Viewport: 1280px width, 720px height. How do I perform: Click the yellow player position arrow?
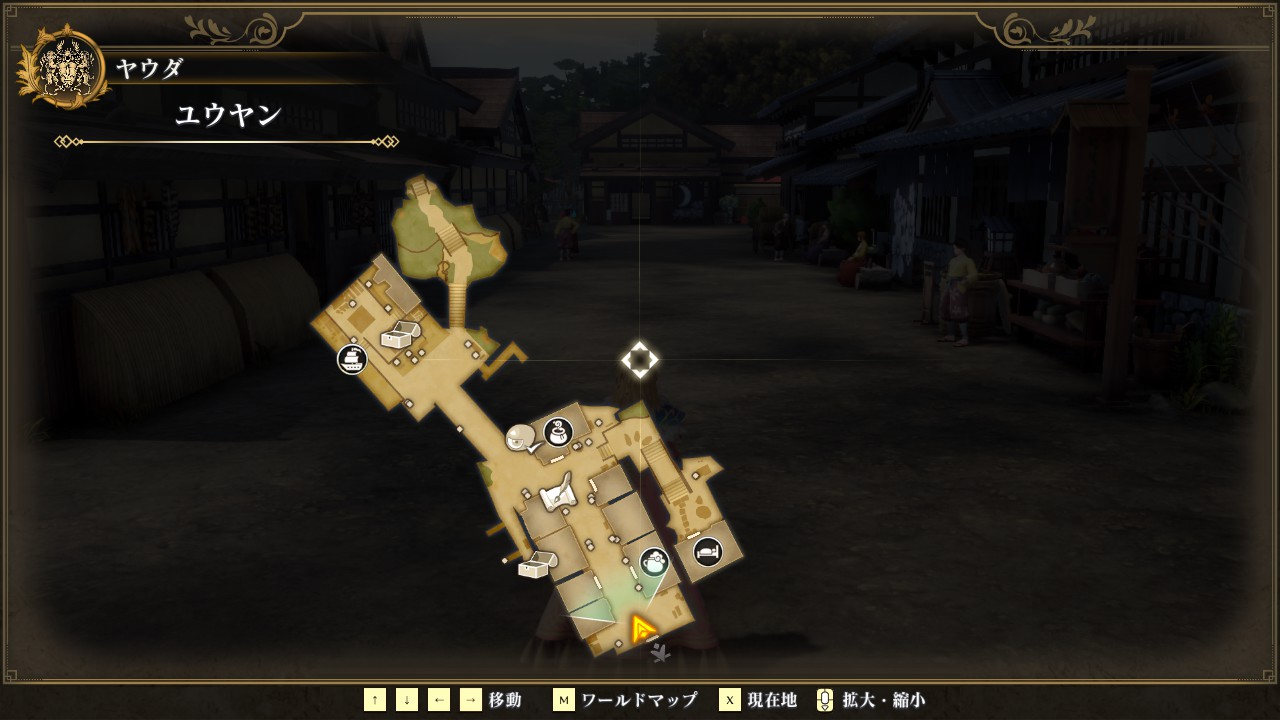[x=642, y=629]
